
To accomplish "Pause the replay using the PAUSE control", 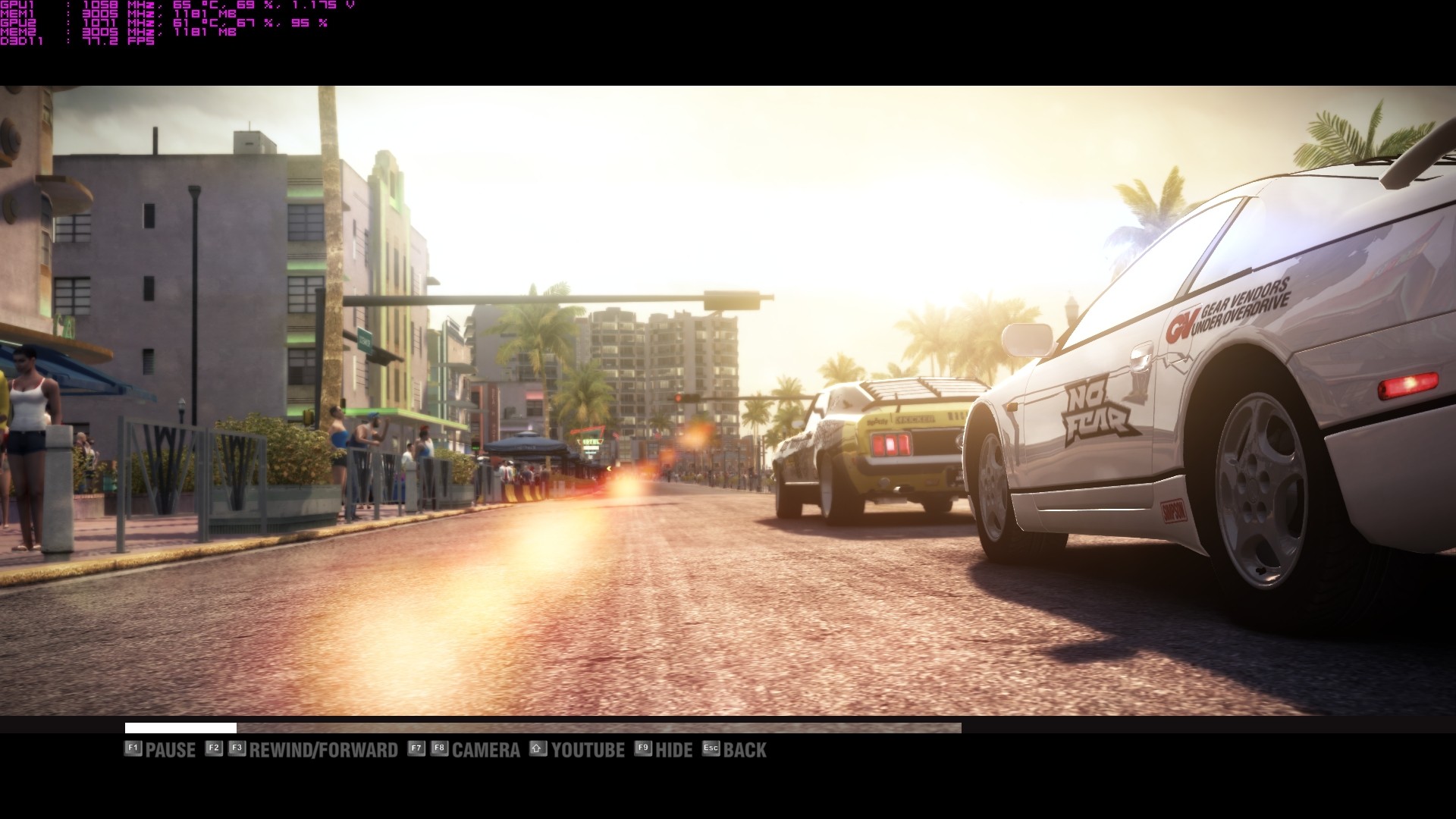I will click(171, 750).
